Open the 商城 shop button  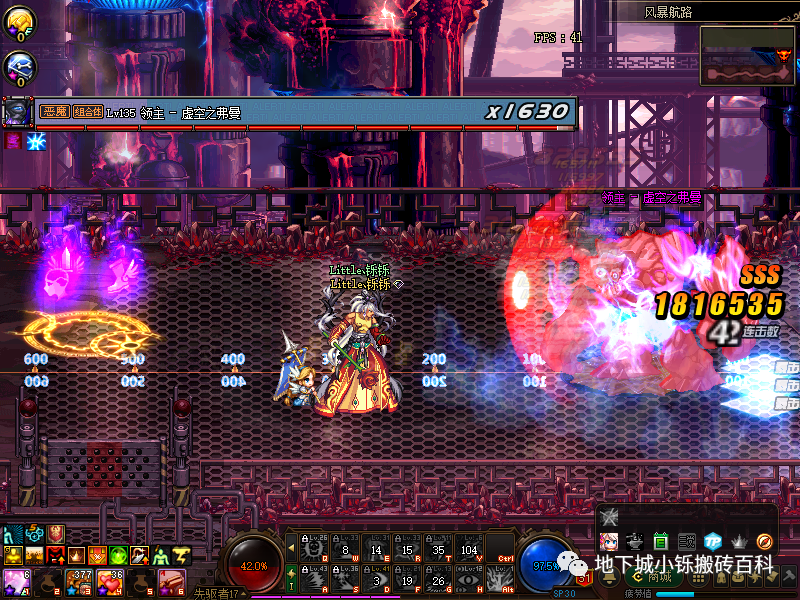(659, 577)
